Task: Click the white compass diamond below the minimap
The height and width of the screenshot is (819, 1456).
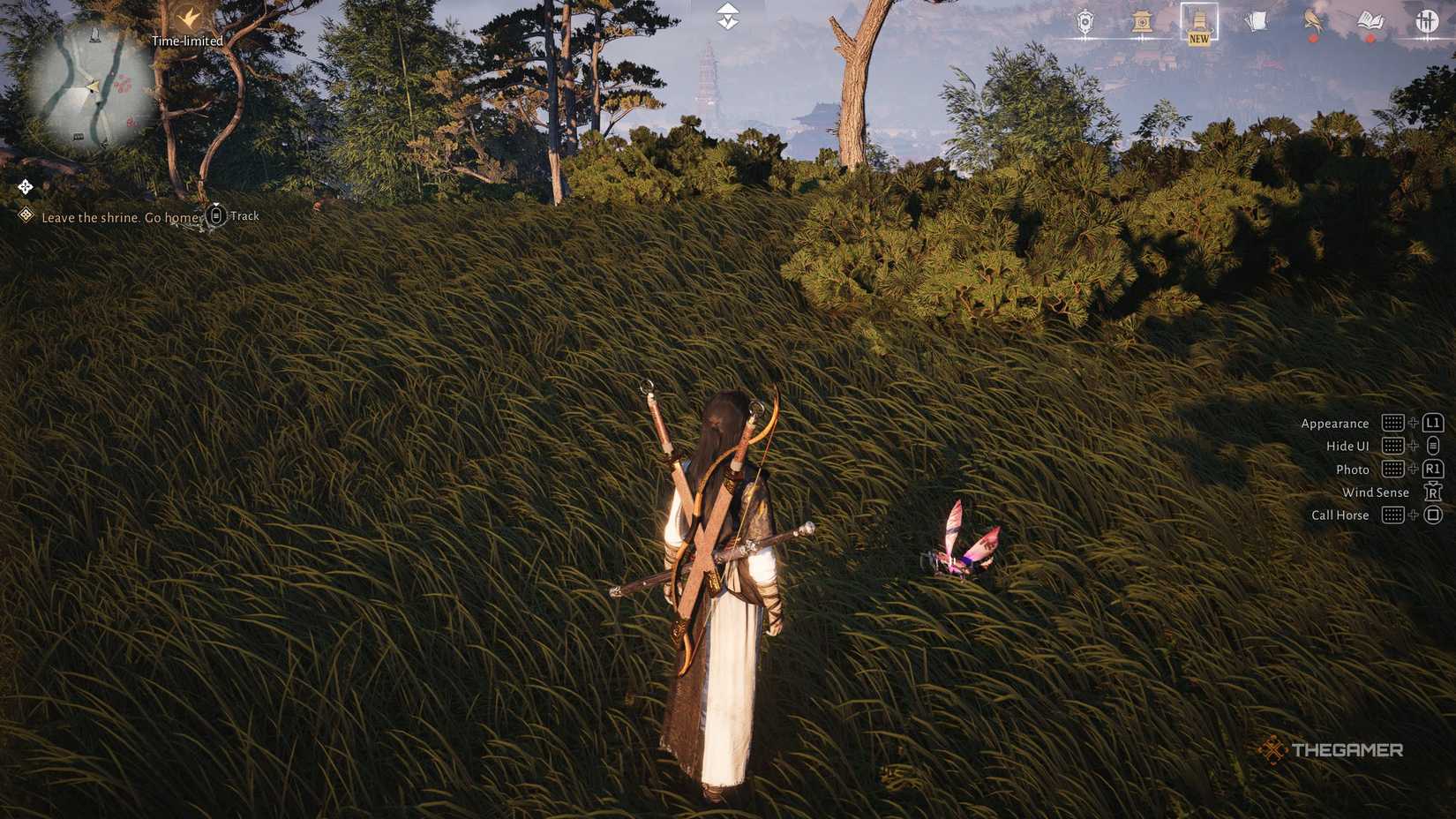Action: 25,186
